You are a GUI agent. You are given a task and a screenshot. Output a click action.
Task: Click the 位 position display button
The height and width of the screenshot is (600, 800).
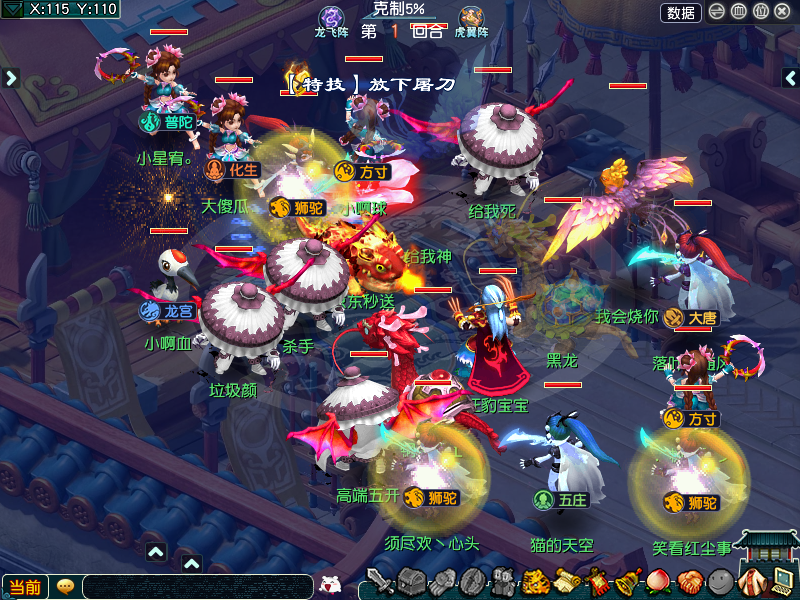pyautogui.click(x=761, y=12)
